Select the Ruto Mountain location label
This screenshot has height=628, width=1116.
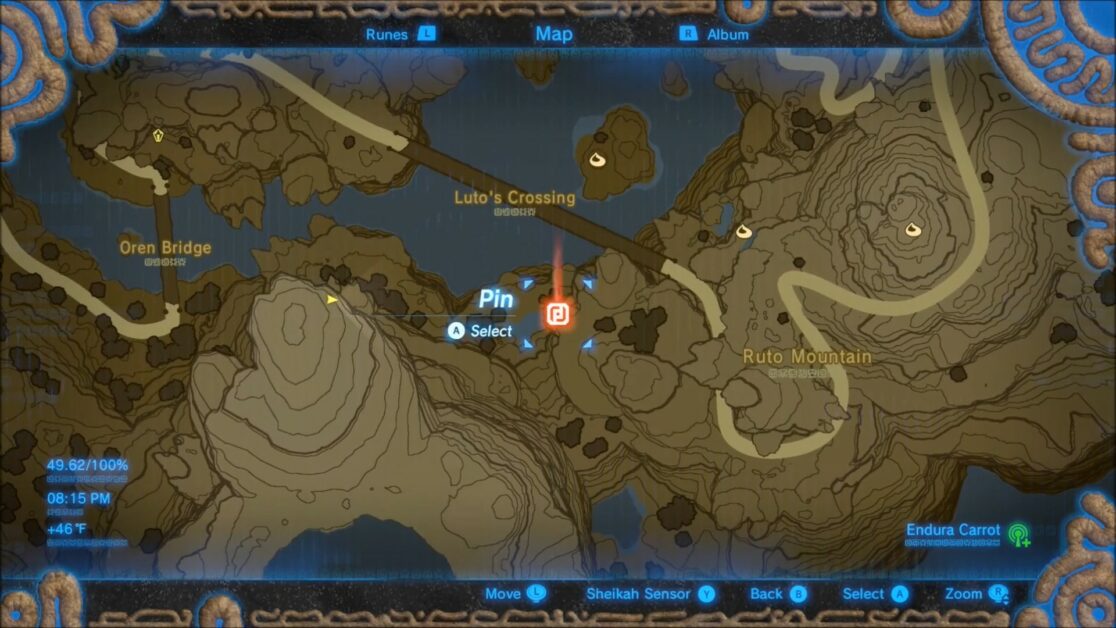807,357
